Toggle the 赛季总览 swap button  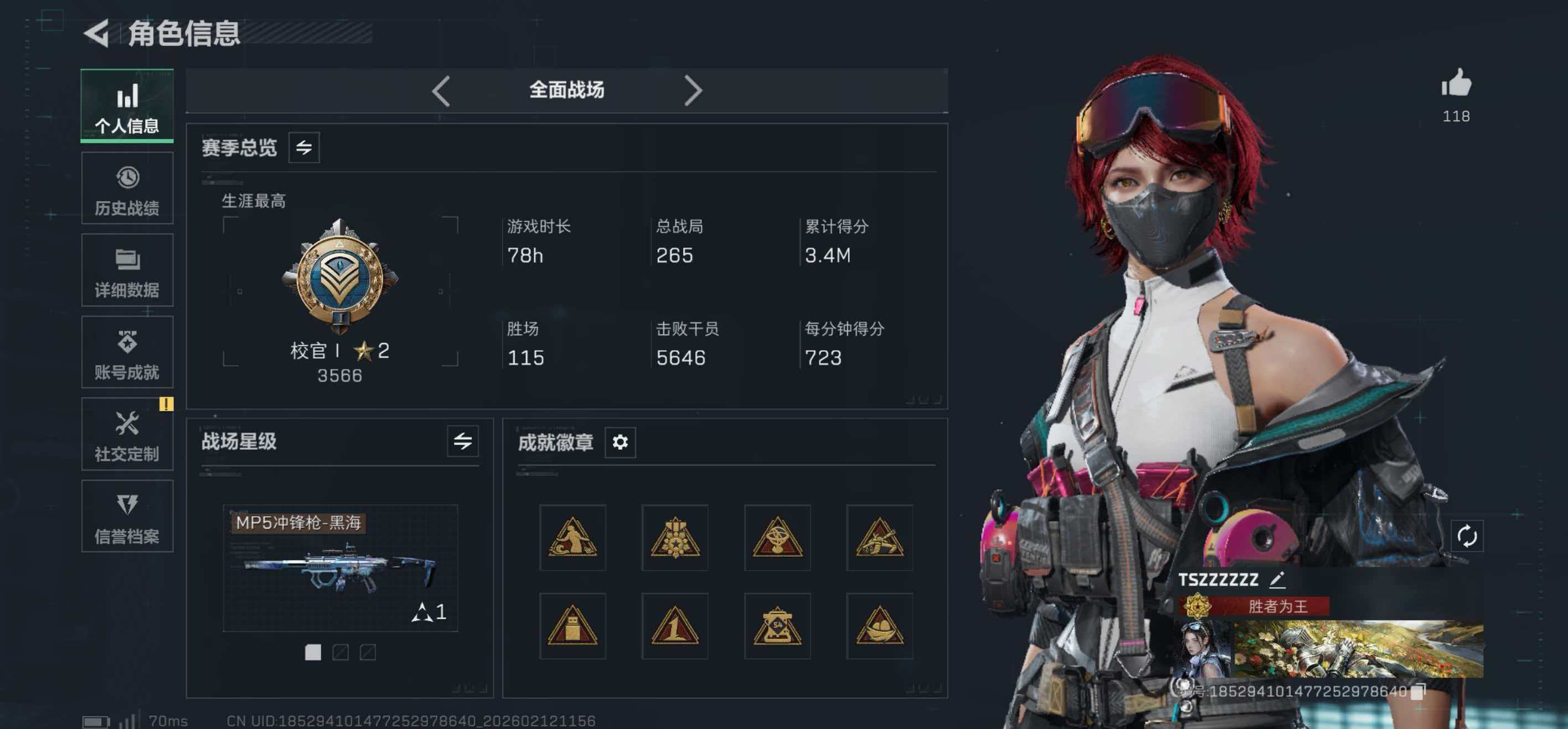(304, 147)
